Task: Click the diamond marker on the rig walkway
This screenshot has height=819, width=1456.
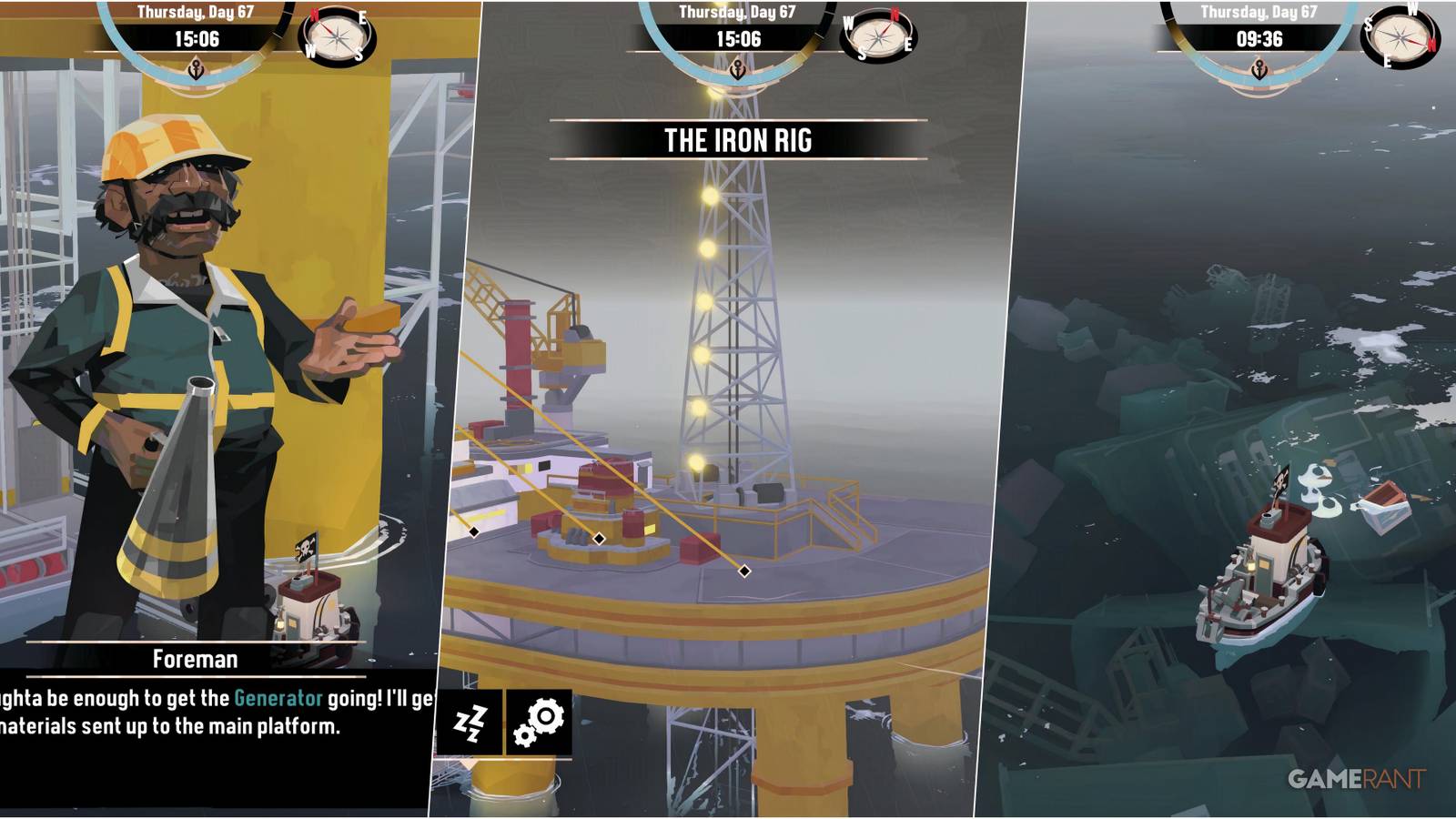Action: [744, 571]
